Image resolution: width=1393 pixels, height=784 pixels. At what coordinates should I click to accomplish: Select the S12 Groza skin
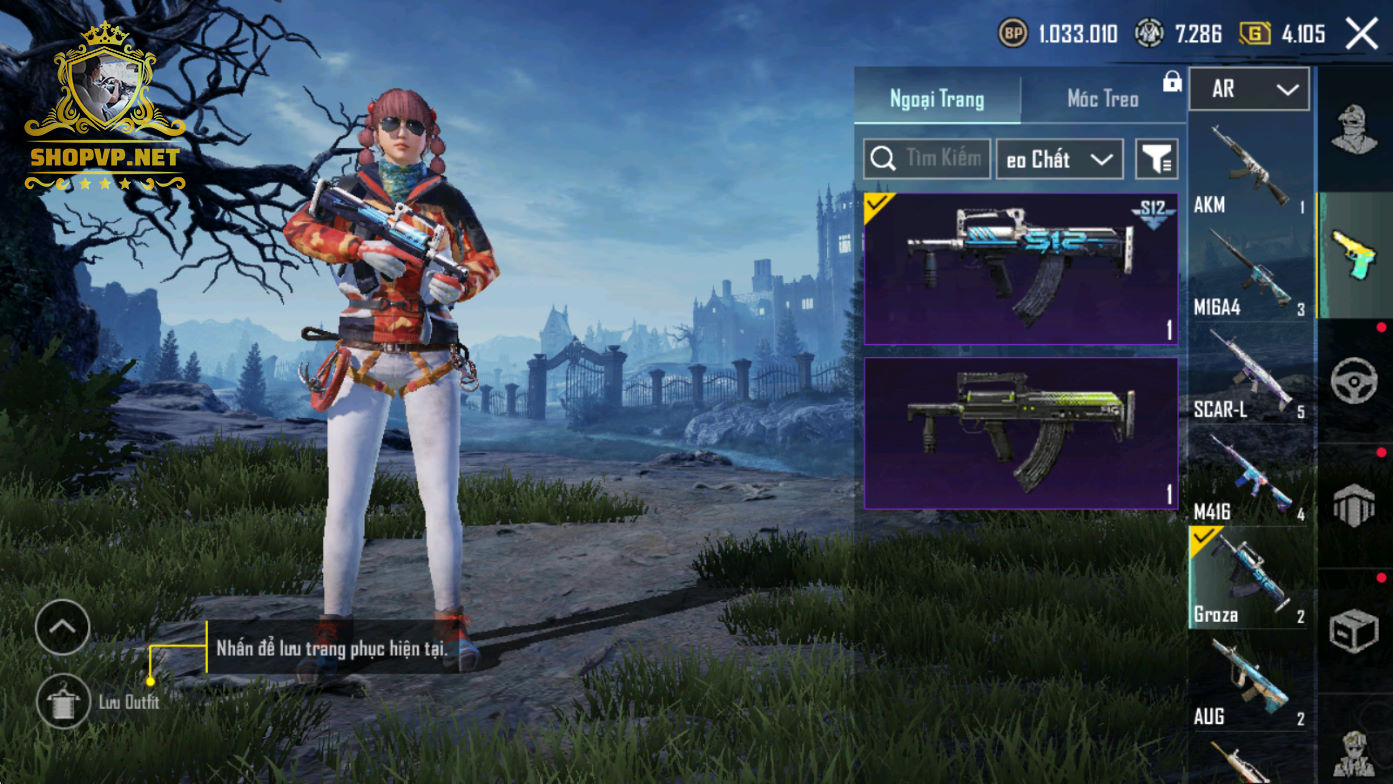pos(1020,269)
